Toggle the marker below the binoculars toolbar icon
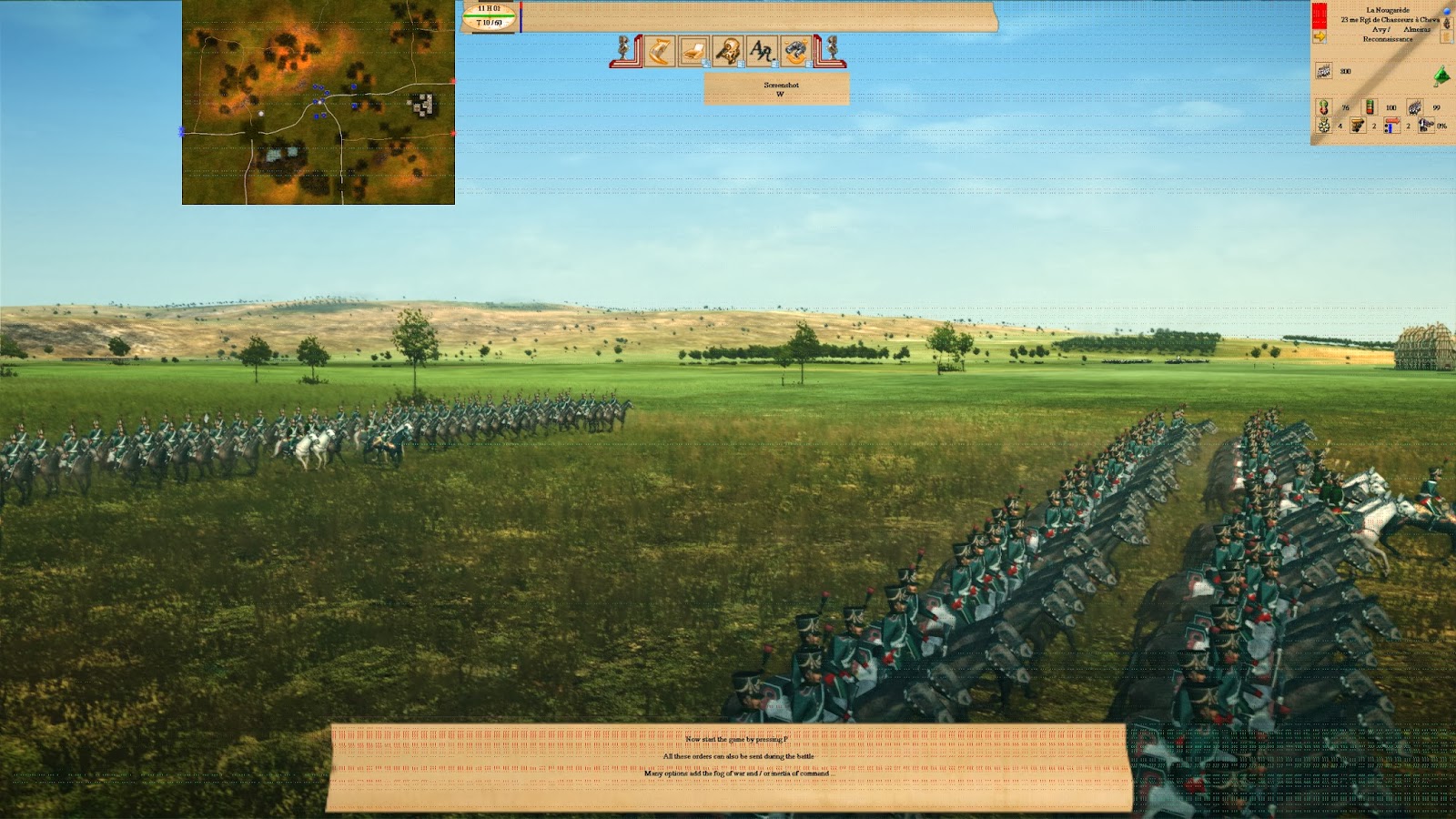Viewport: 1456px width, 819px height. (810, 64)
